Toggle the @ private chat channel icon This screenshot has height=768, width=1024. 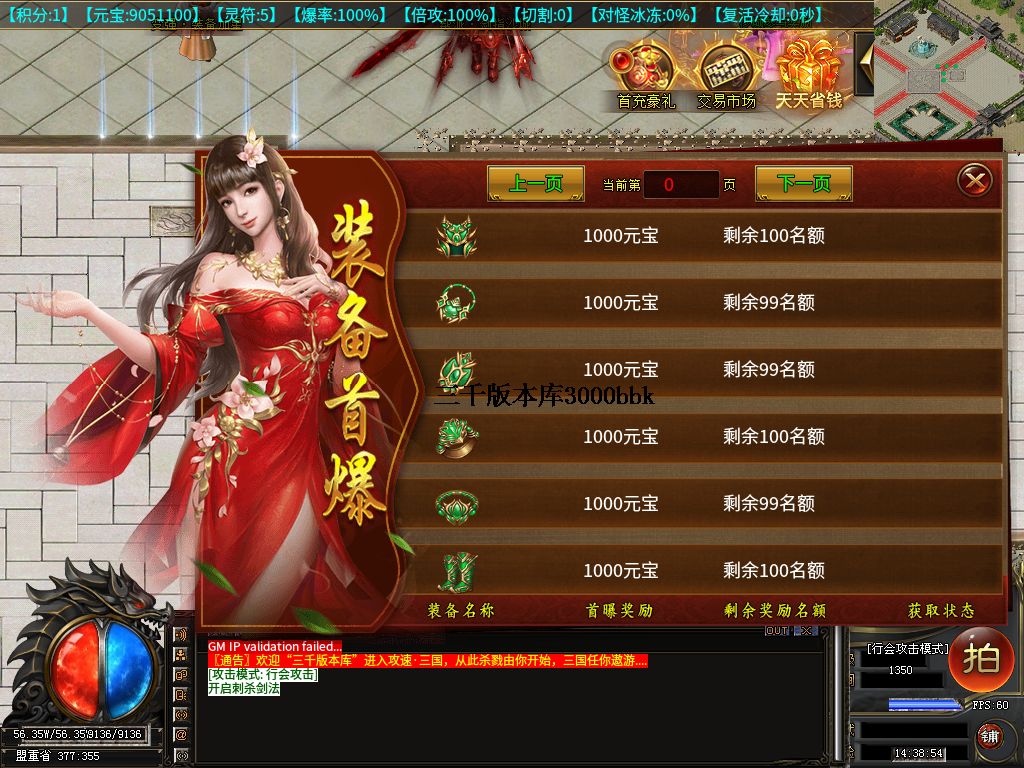pyautogui.click(x=181, y=734)
